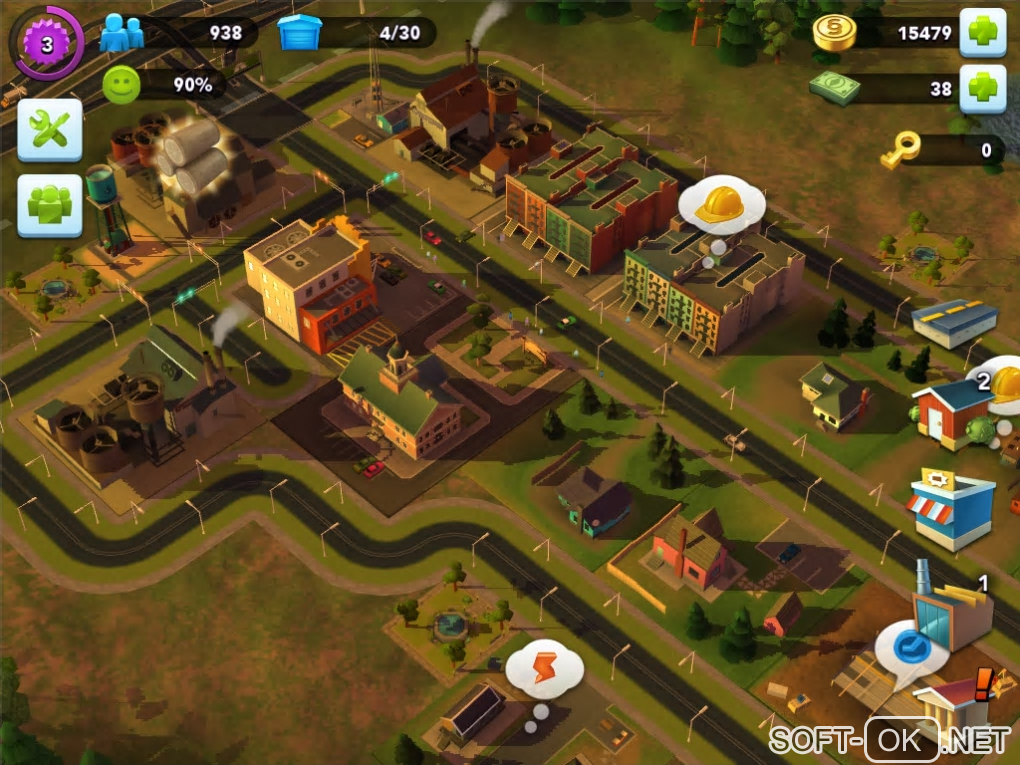Buy SimCash with the green cash plus button

click(x=982, y=89)
